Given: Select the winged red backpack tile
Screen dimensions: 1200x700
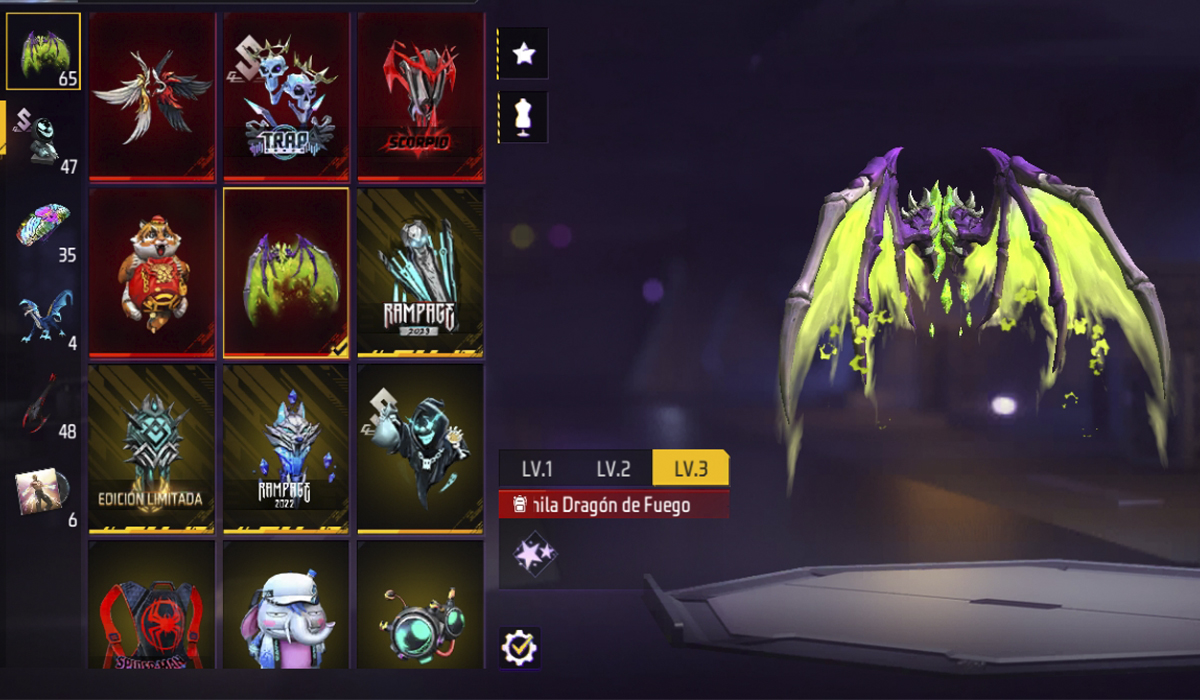Looking at the screenshot, I should (152, 97).
